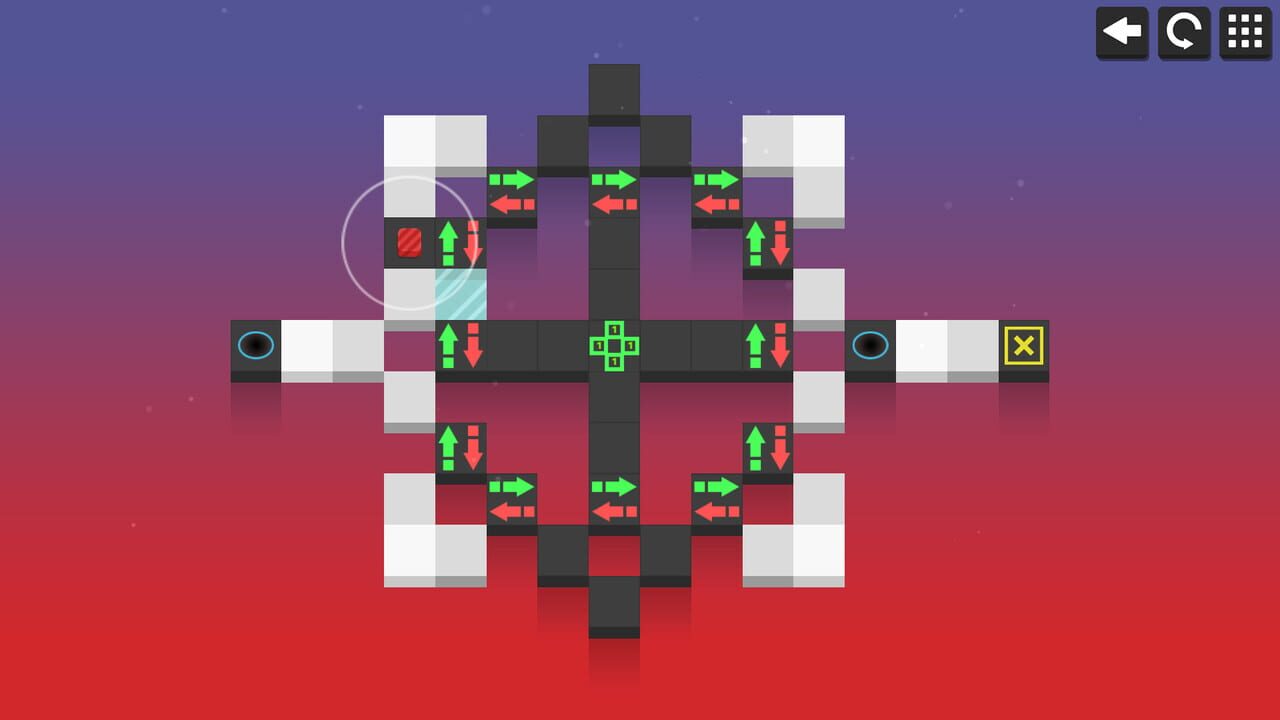
Task: Open the level select grid menu
Action: 1244,31
